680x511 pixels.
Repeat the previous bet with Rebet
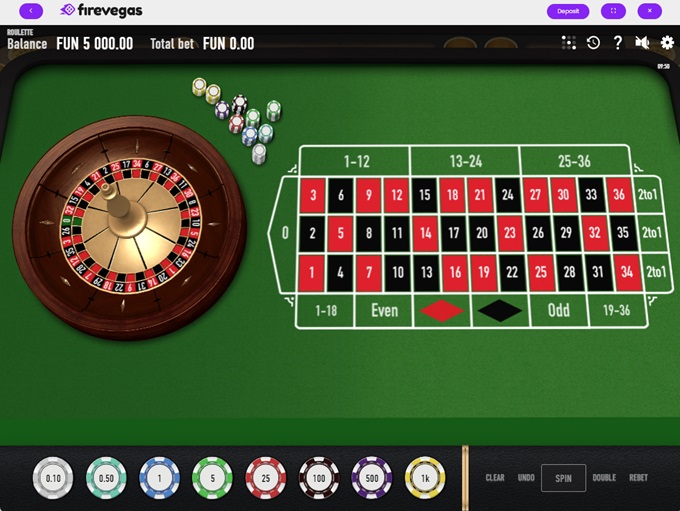pos(639,478)
